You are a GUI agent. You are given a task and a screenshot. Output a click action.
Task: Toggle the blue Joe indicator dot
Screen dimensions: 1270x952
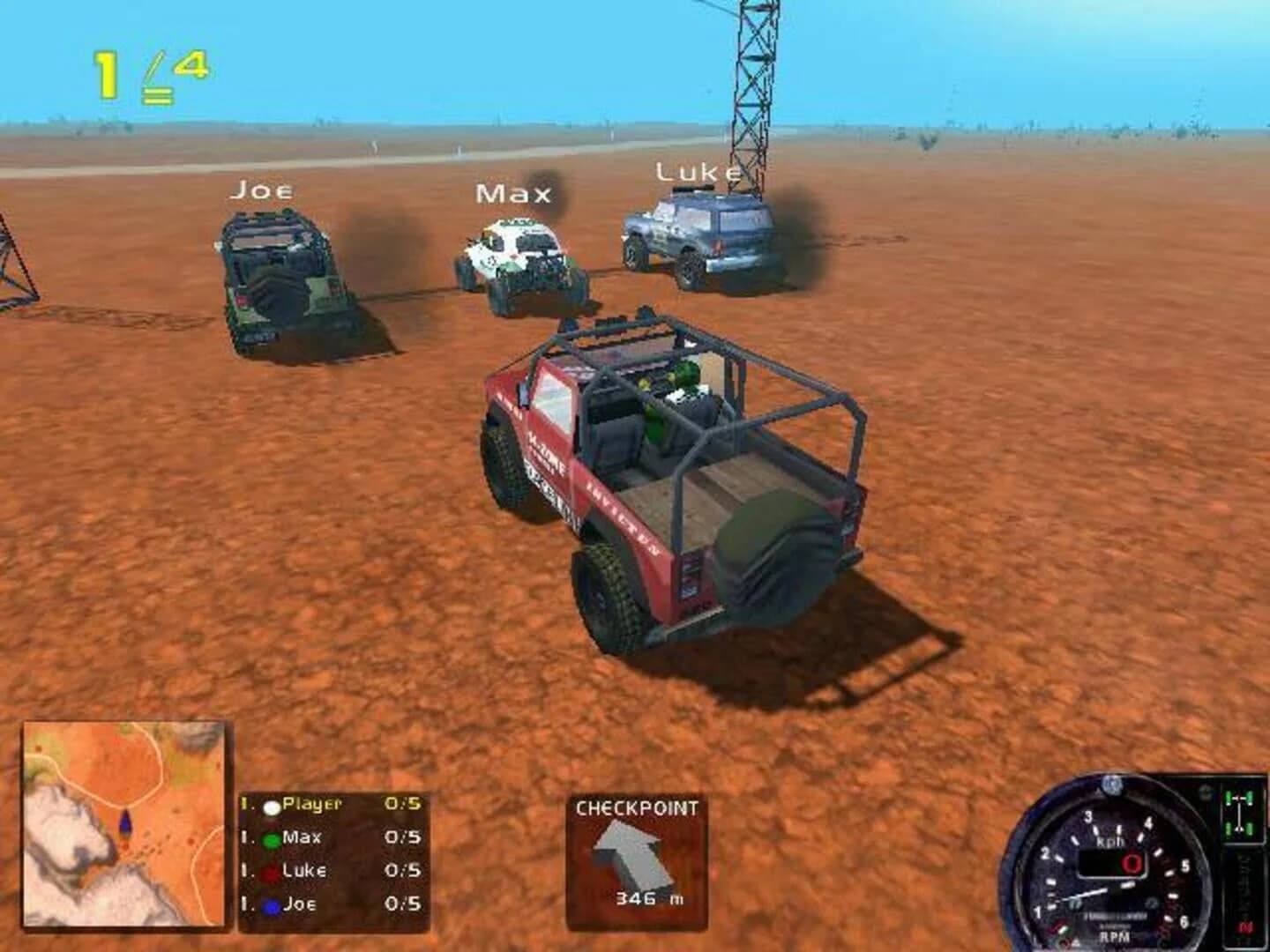point(270,906)
